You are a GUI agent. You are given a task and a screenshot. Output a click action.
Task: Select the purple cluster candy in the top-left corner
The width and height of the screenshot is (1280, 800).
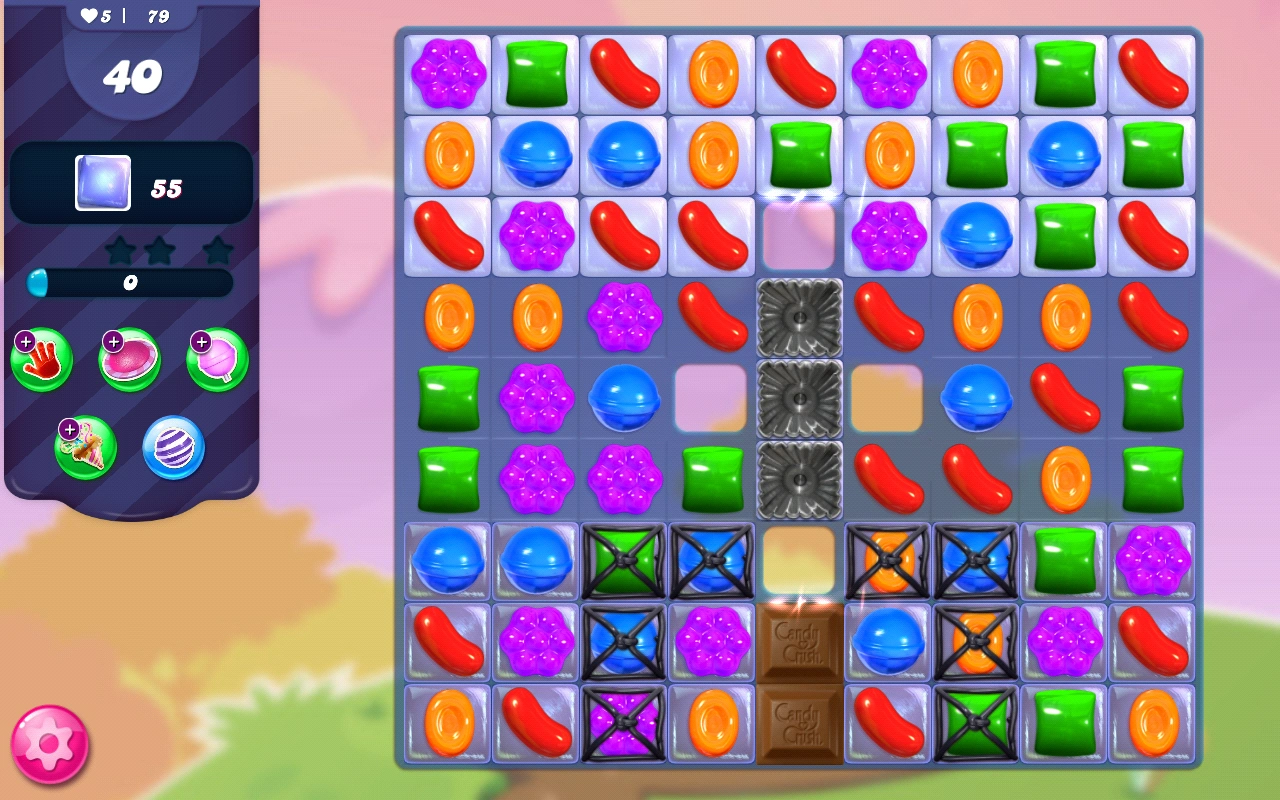point(447,73)
